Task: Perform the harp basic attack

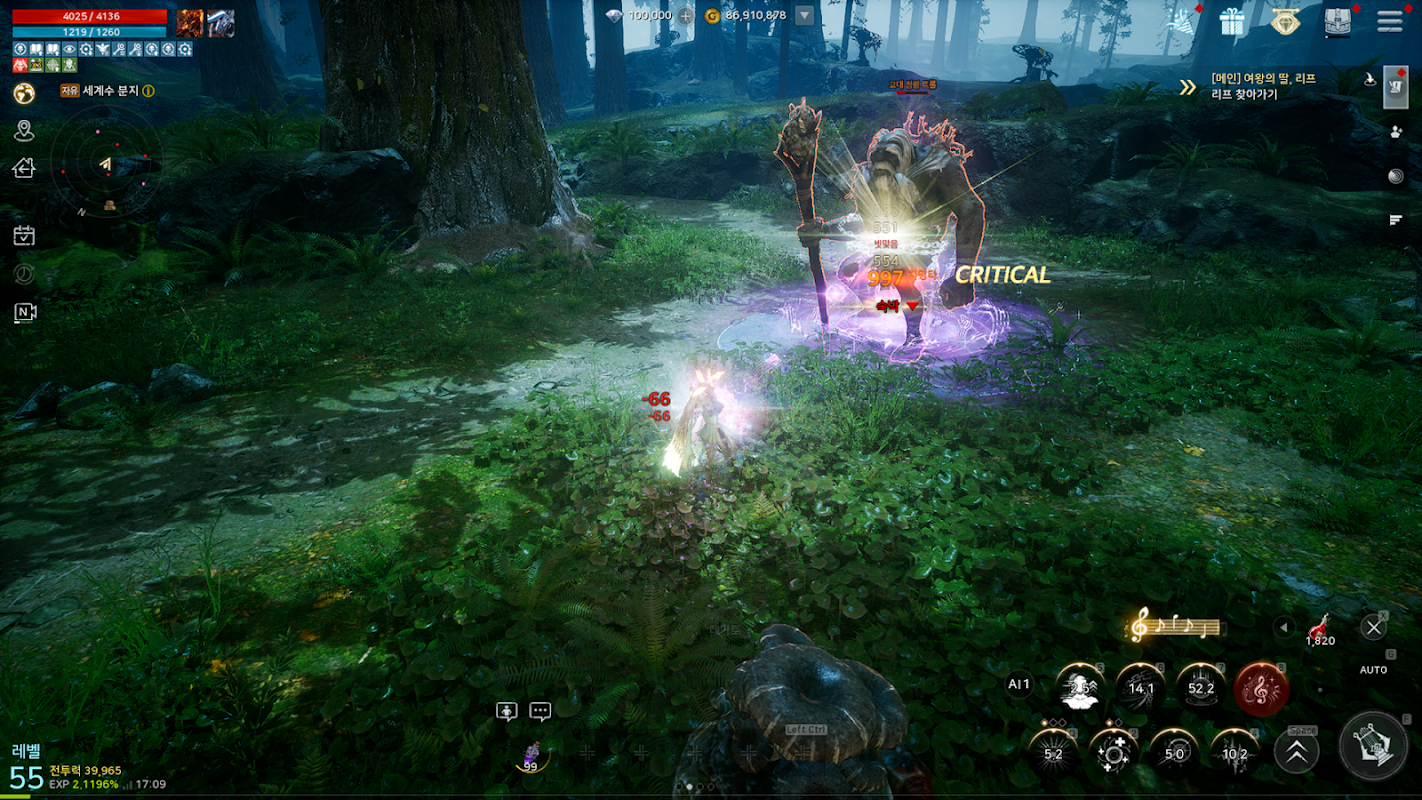Action: [x=1373, y=745]
